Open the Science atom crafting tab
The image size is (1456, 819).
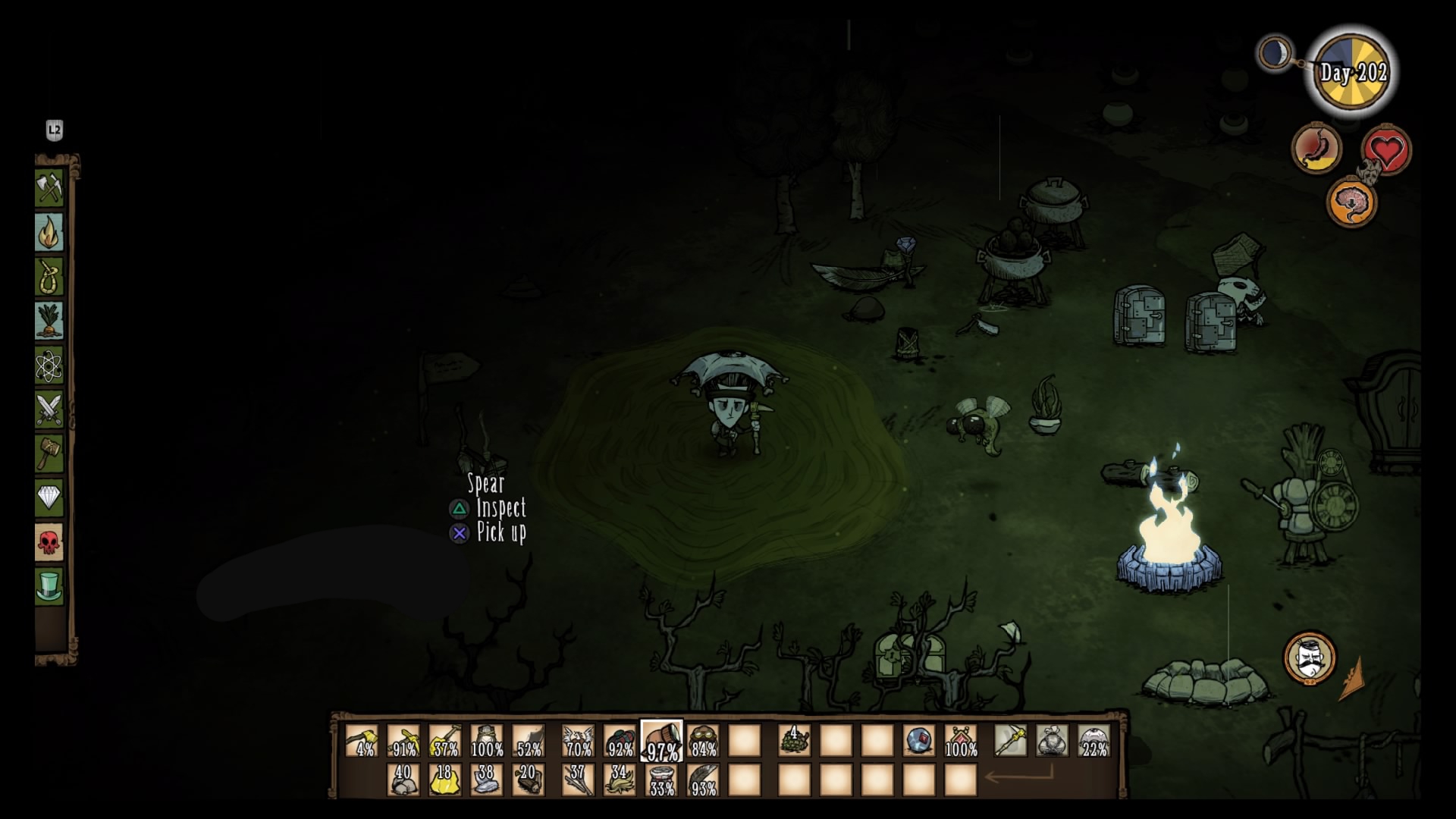pyautogui.click(x=49, y=366)
